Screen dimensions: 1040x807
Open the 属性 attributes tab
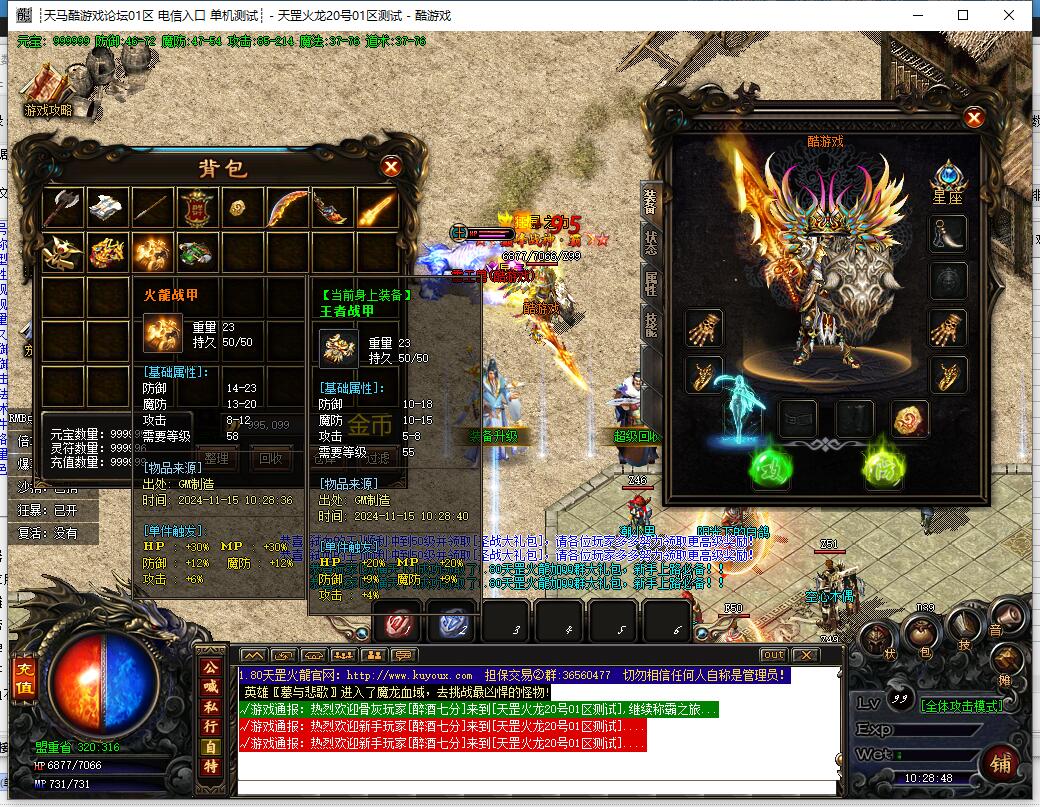tap(650, 283)
